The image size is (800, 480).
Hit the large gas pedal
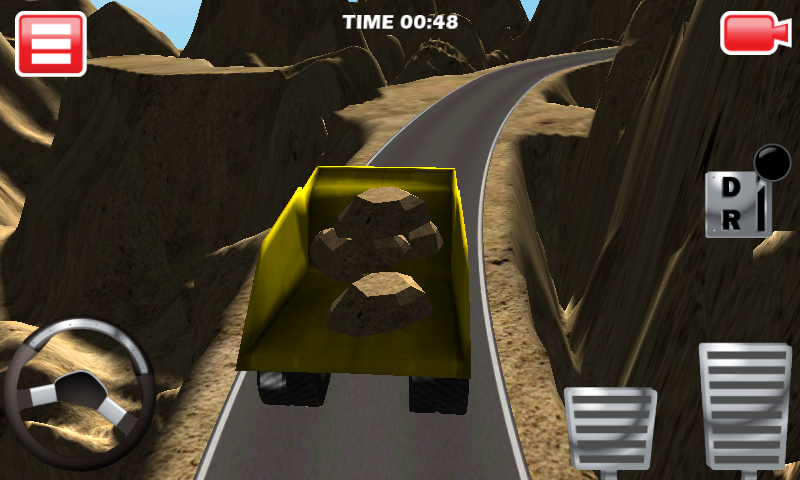tap(744, 405)
